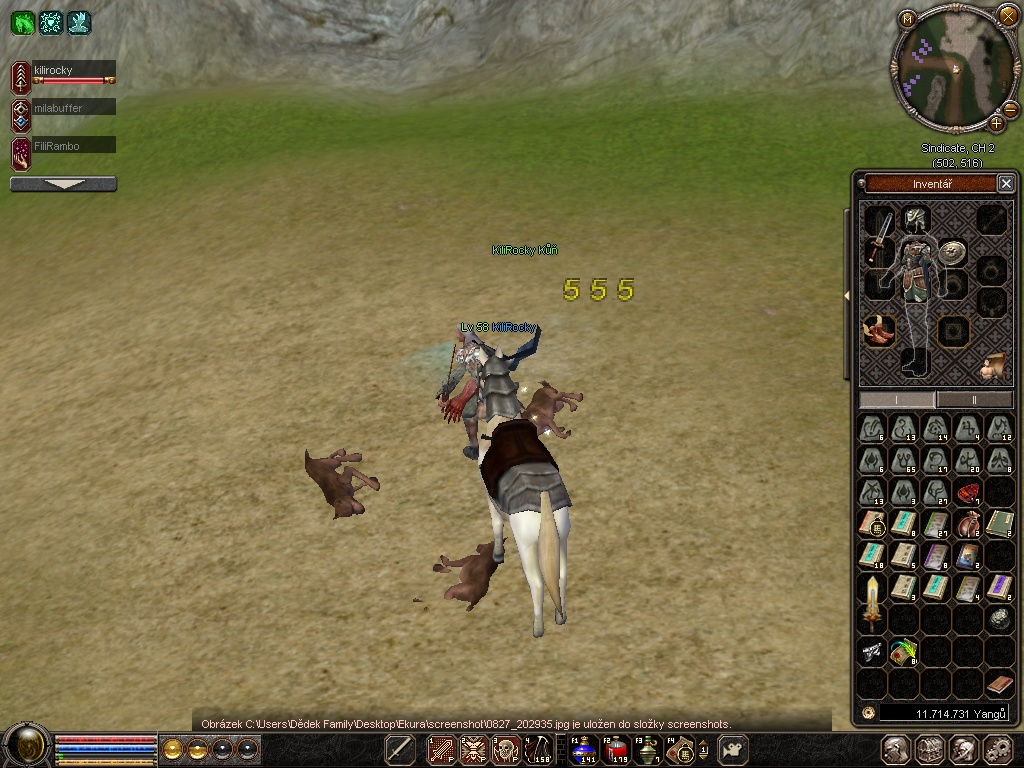Toggle the camera view mode button
The image size is (1024, 768).
tap(735, 750)
